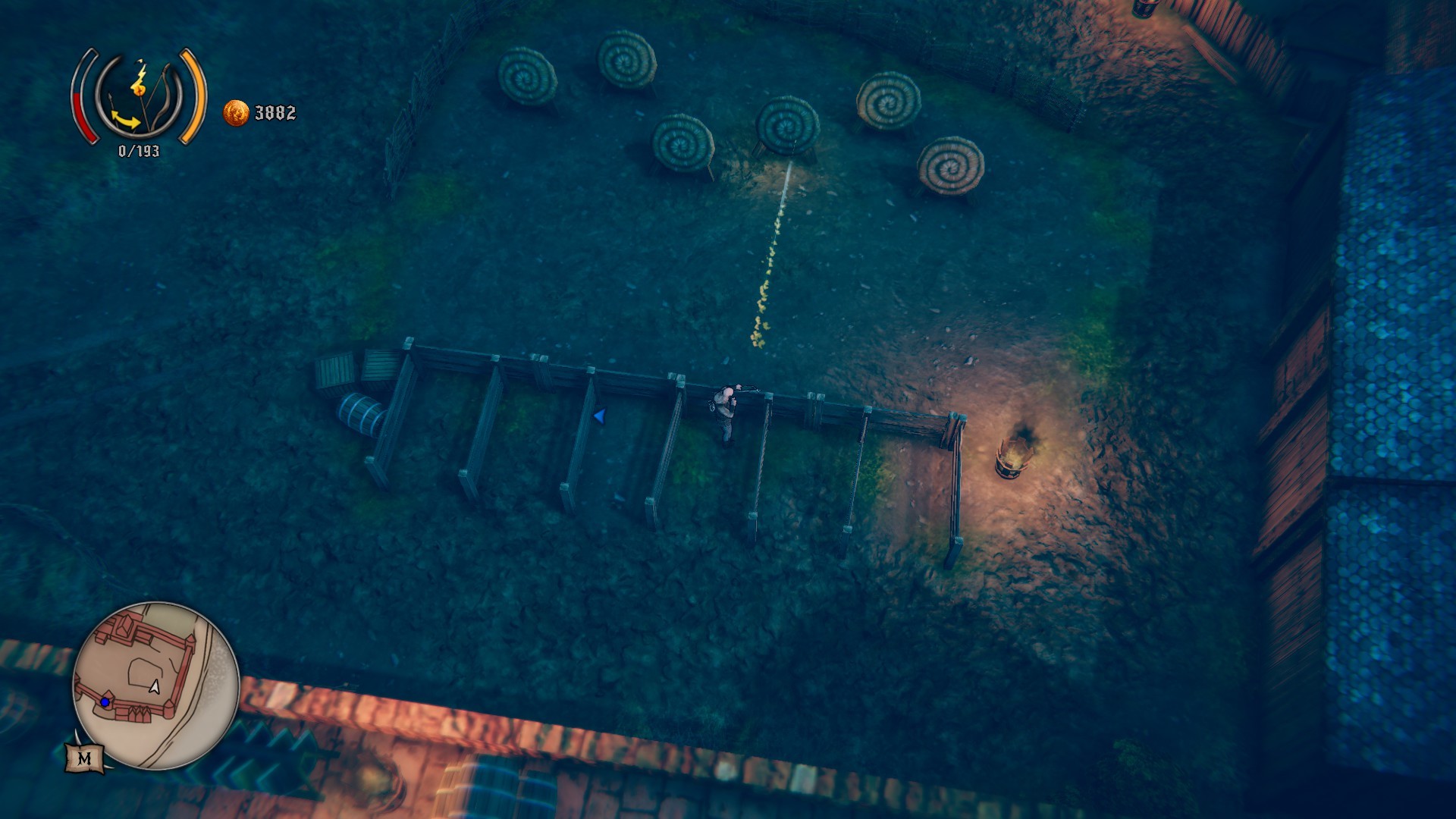The image size is (1456, 819).
Task: Click the yellow weapon-swap arrows icon
Action: [x=125, y=119]
